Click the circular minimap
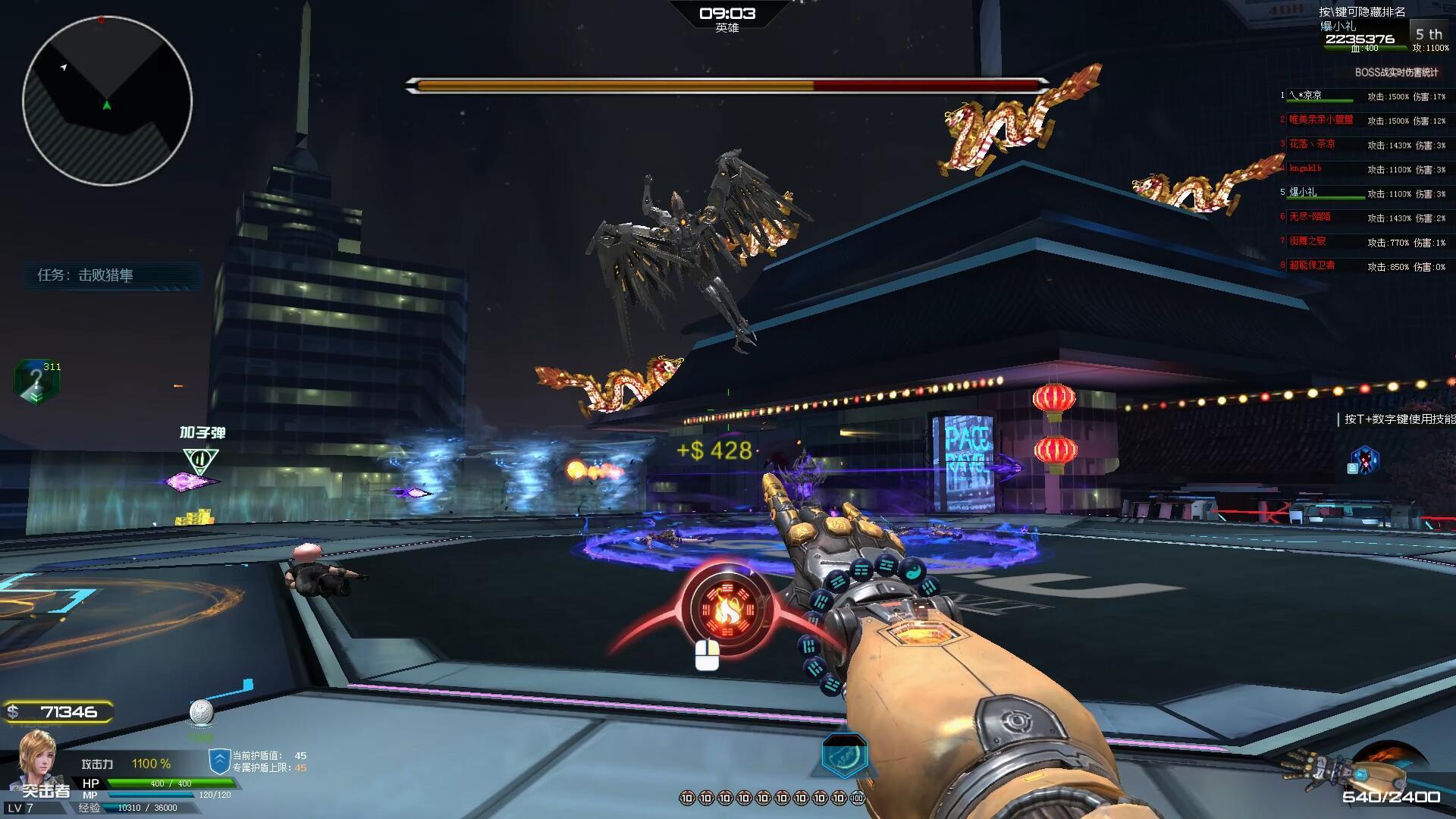 pos(107,101)
